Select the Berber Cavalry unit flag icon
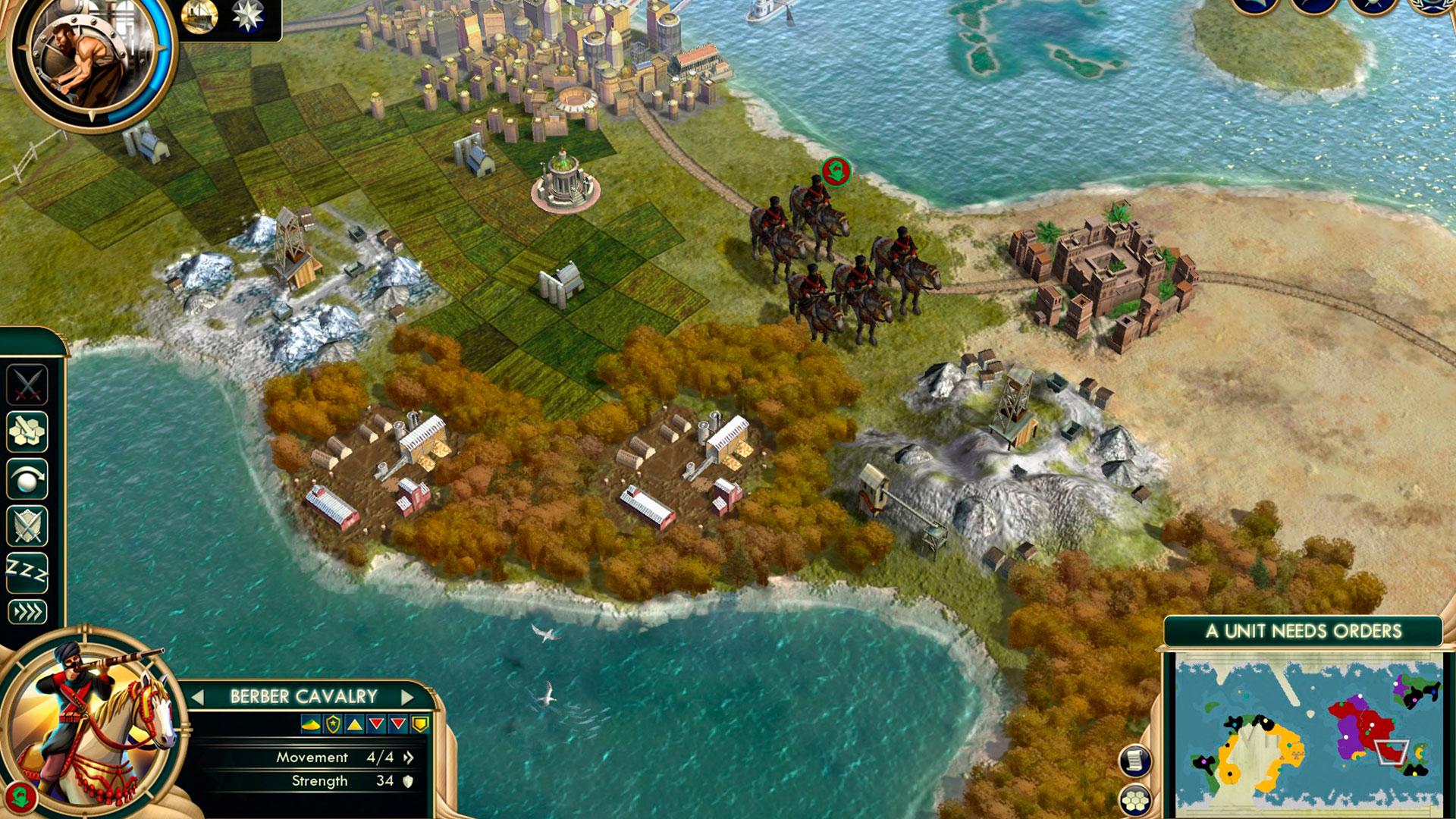Viewport: 1456px width, 819px height. 836,171
